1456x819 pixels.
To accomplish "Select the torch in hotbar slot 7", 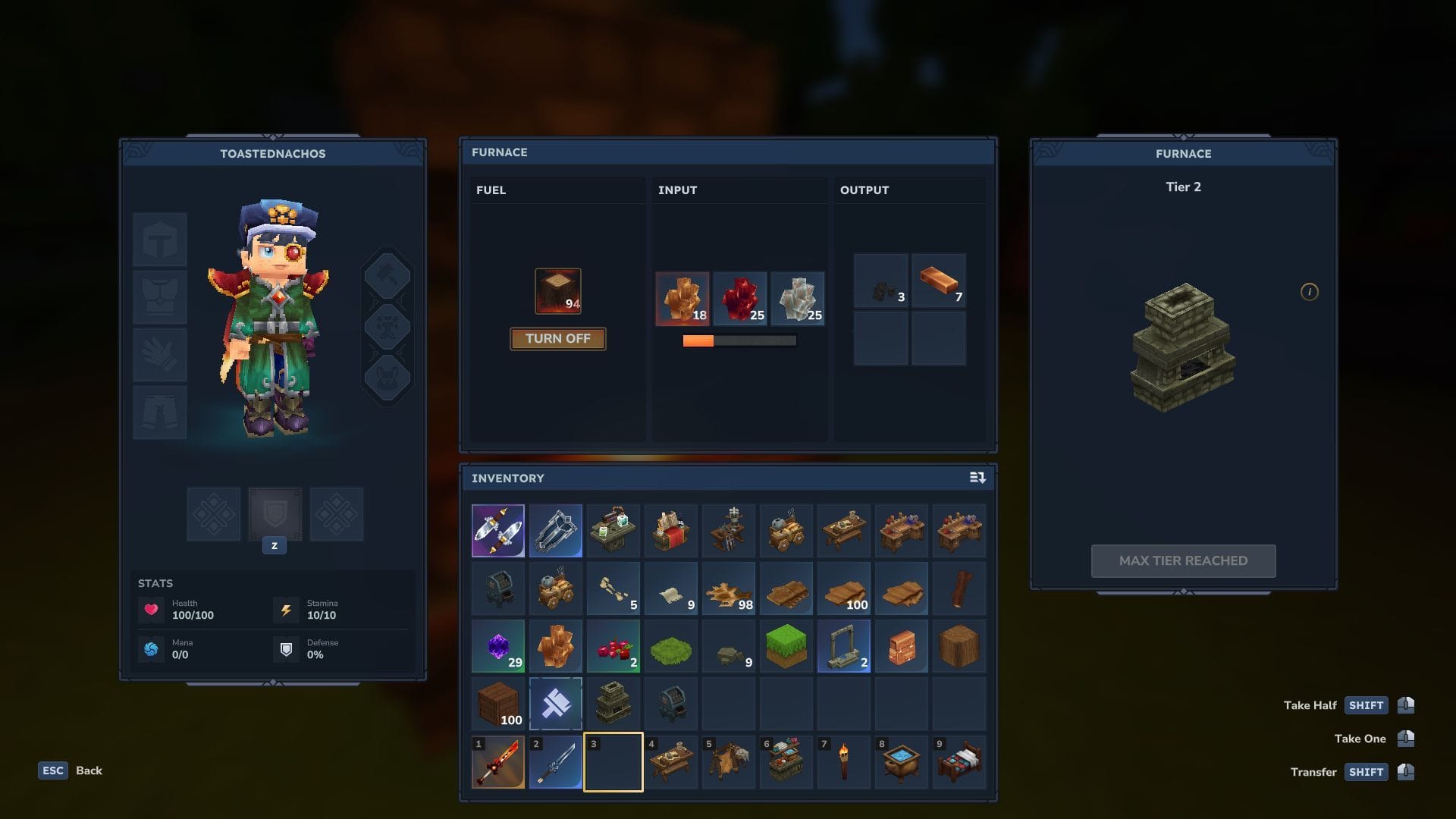I will pyautogui.click(x=844, y=761).
